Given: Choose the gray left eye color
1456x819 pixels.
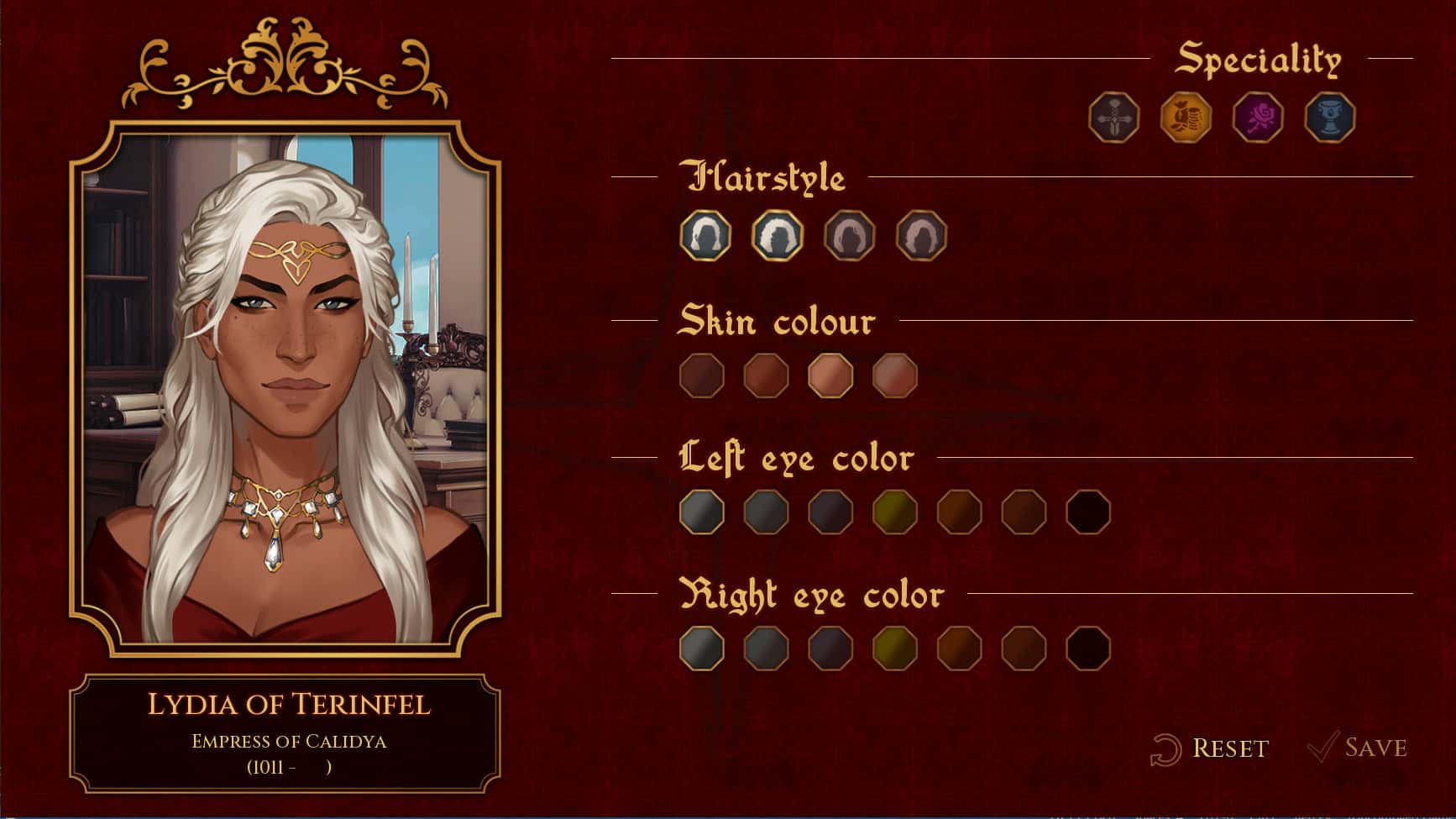Looking at the screenshot, I should [x=703, y=512].
